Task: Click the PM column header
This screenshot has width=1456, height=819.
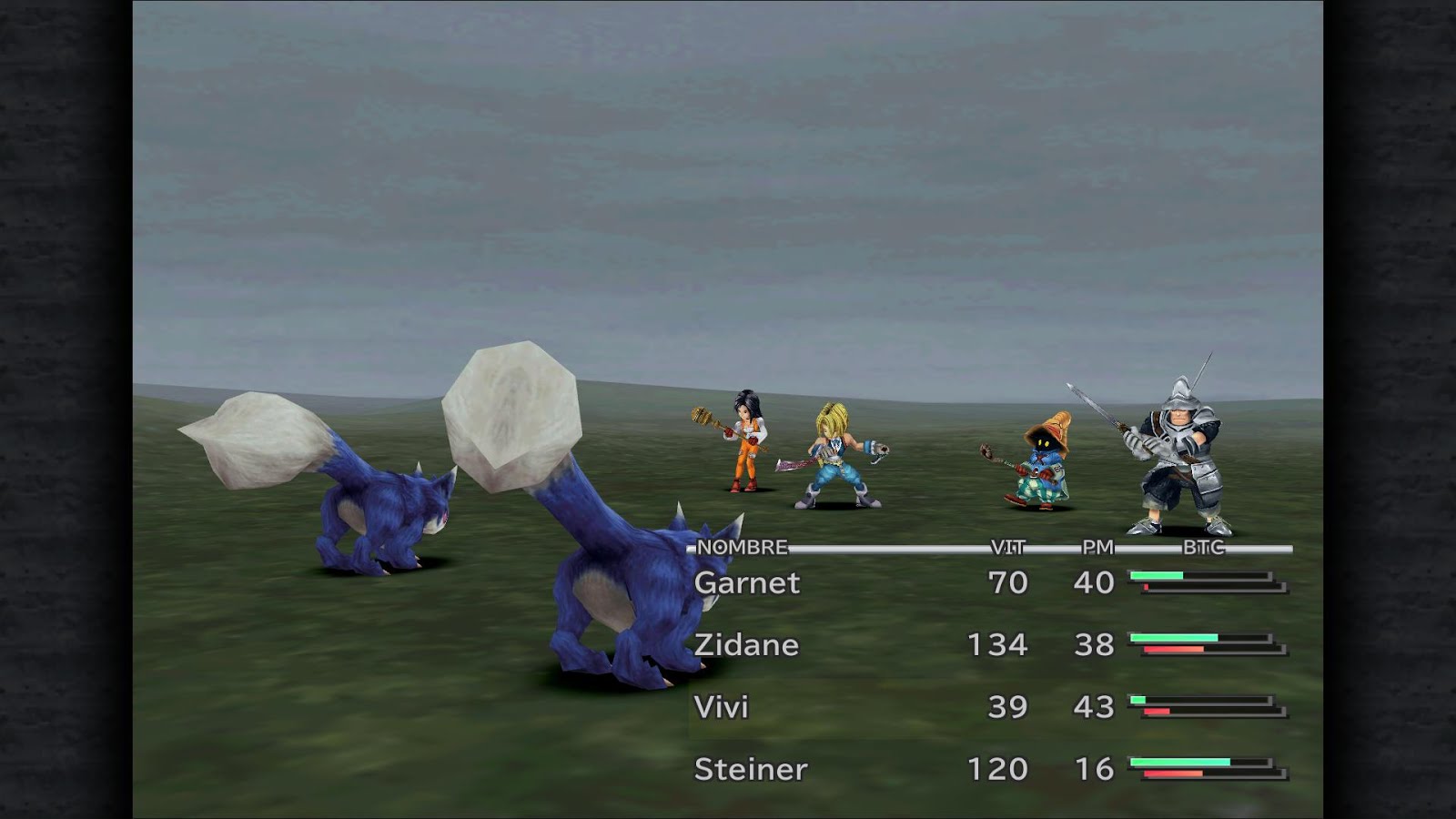Action: [x=1099, y=547]
